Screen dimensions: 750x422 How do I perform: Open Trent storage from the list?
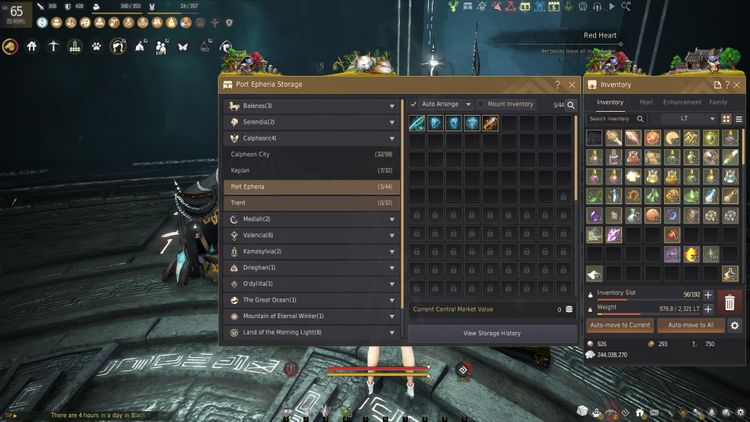[311, 203]
